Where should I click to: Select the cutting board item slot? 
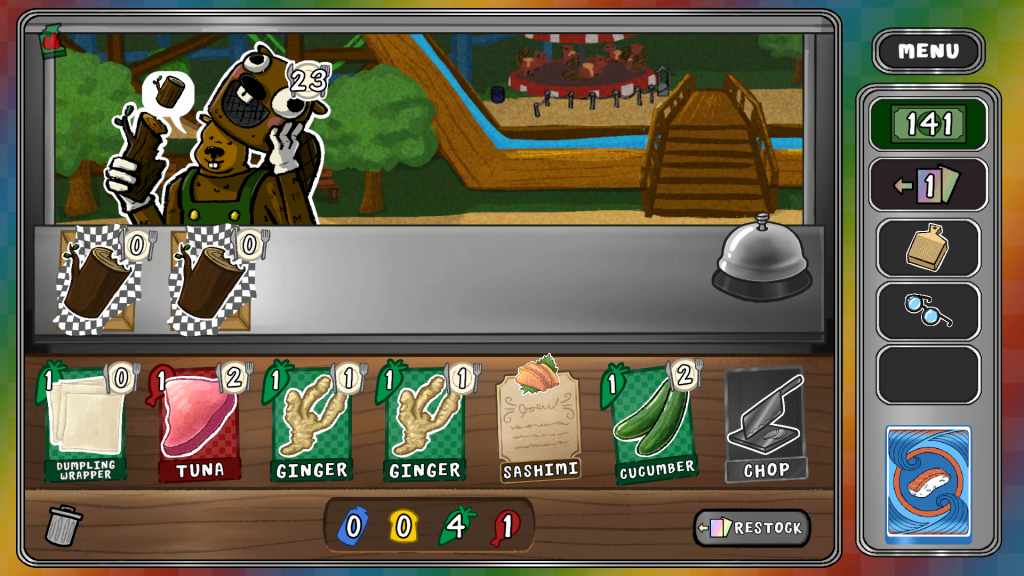(x=928, y=248)
